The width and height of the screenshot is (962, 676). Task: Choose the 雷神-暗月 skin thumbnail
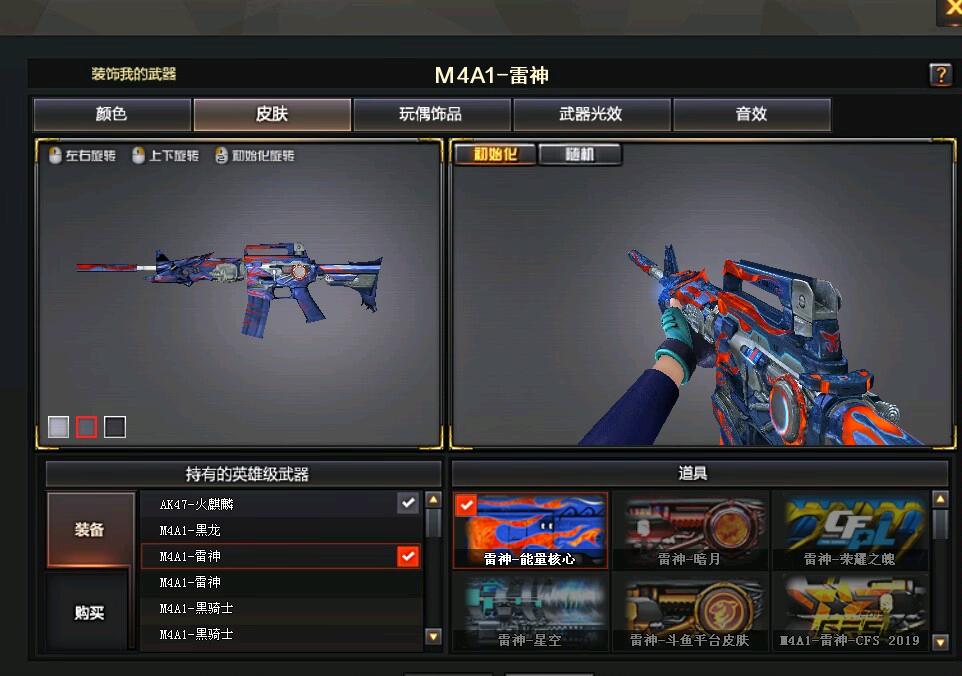click(691, 530)
